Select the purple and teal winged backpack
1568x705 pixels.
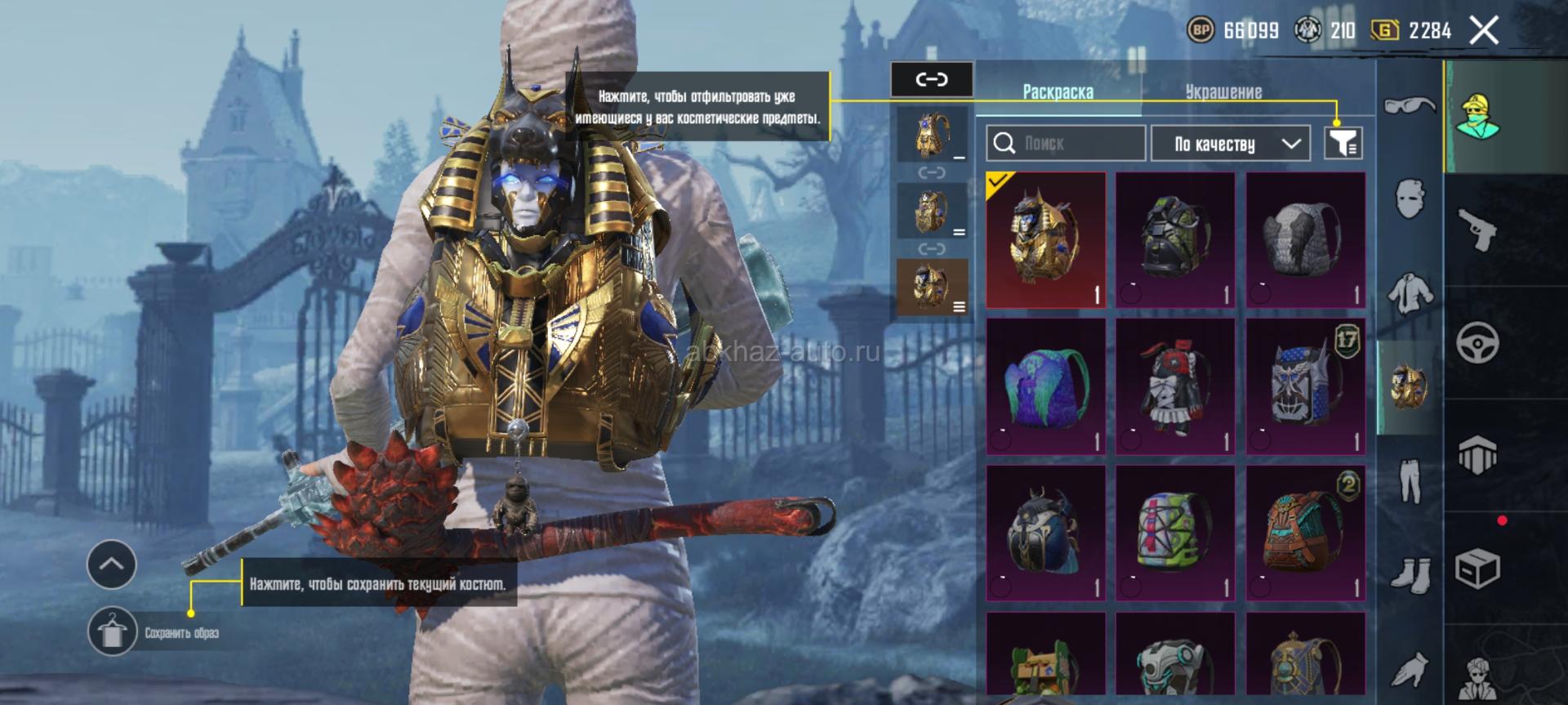(1045, 386)
